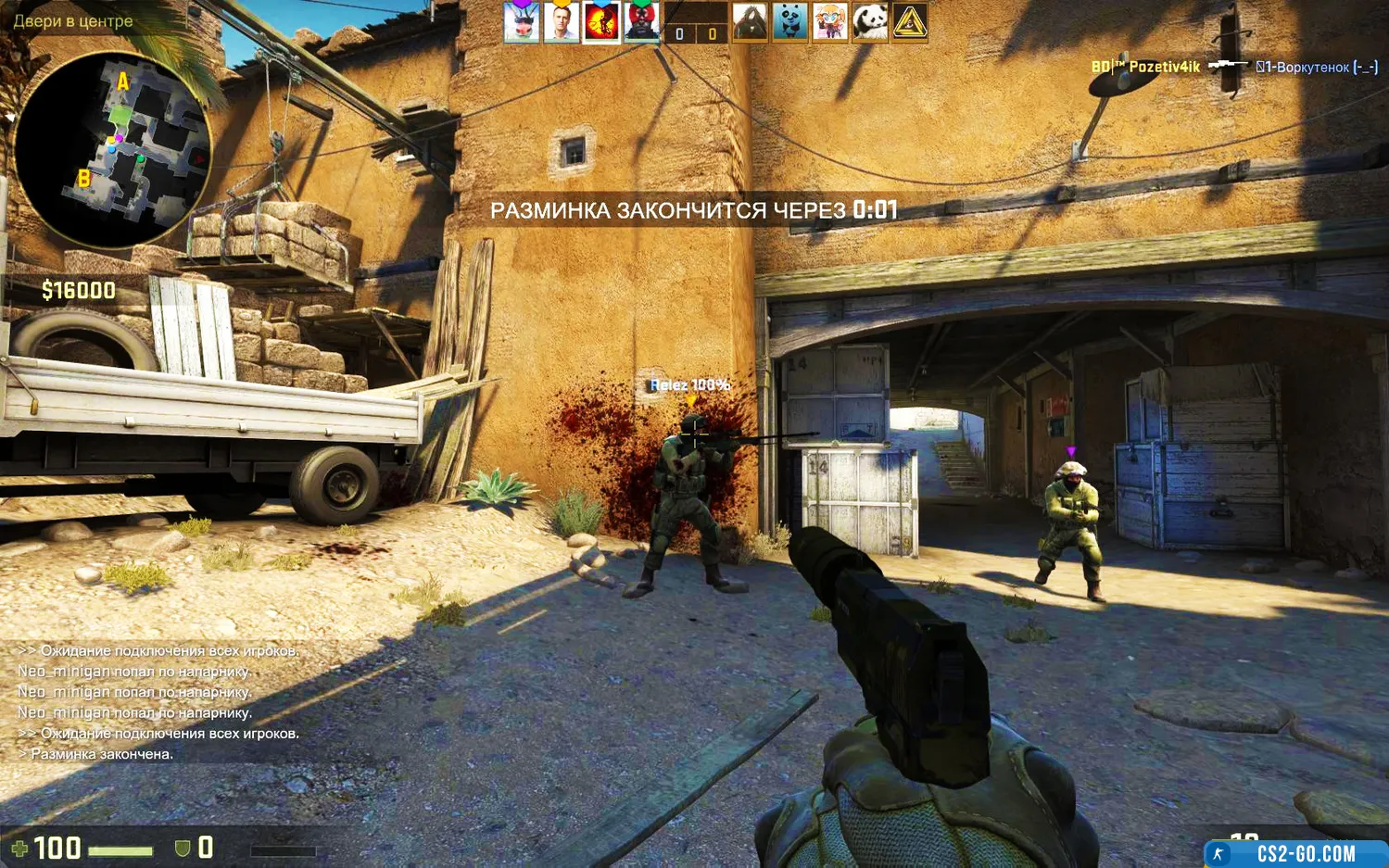Click the yellow triangle eye avatar
This screenshot has height=868, width=1389.
pyautogui.click(x=910, y=22)
